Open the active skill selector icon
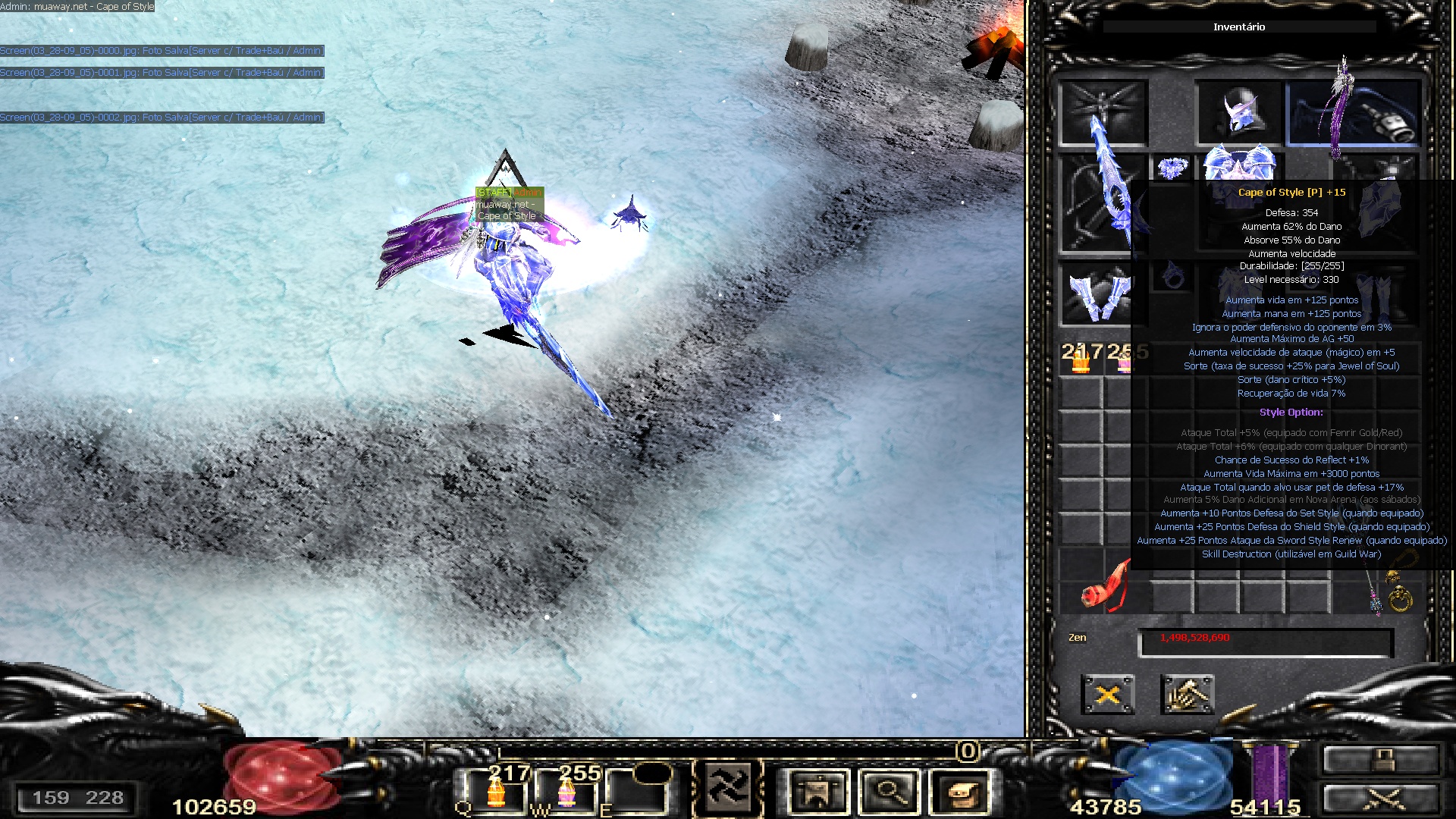Image resolution: width=1456 pixels, height=819 pixels. click(x=728, y=789)
